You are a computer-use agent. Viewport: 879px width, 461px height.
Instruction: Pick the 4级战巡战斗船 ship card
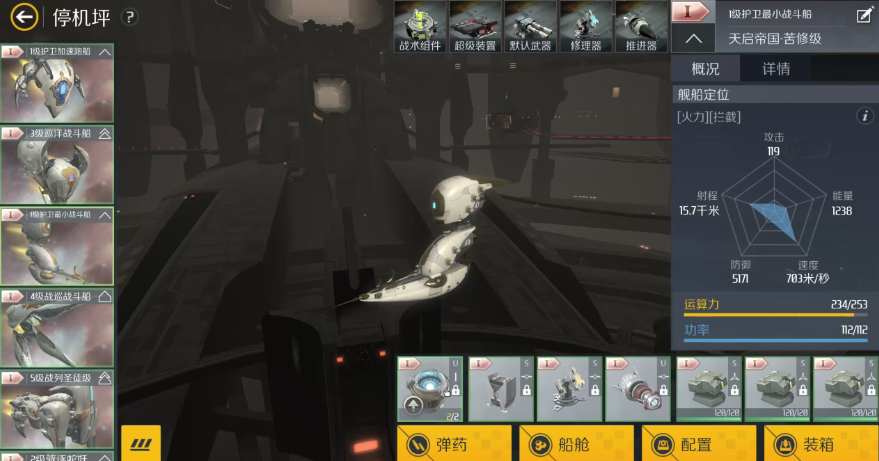tap(58, 328)
